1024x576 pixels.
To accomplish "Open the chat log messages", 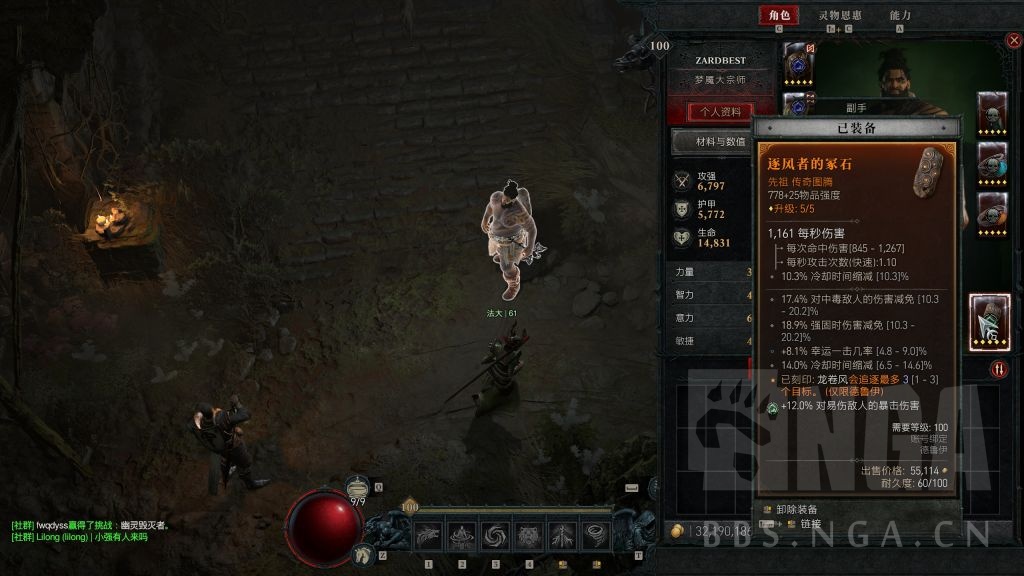I will click(x=90, y=531).
